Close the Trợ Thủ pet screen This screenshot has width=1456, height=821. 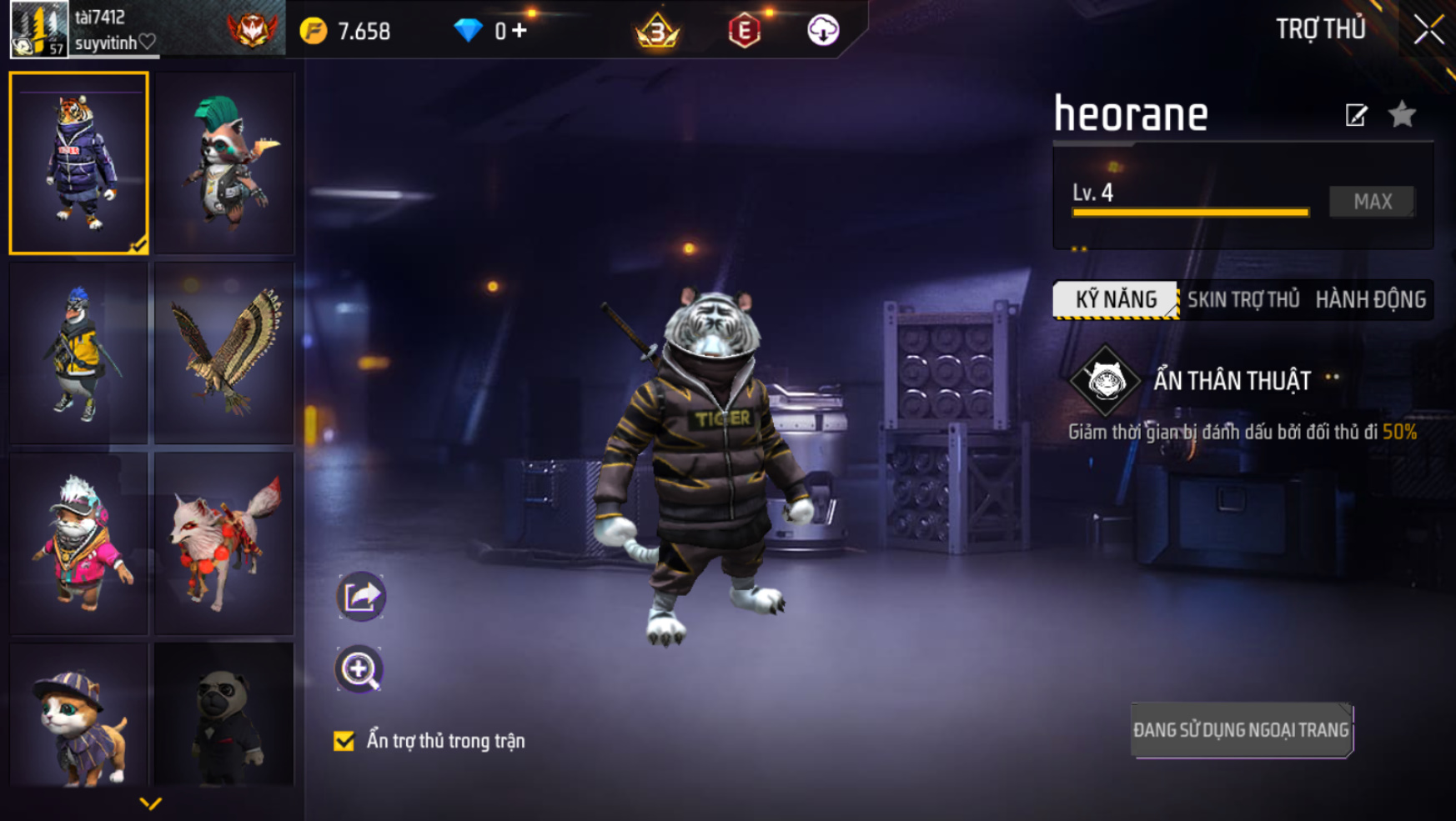coord(1428,31)
